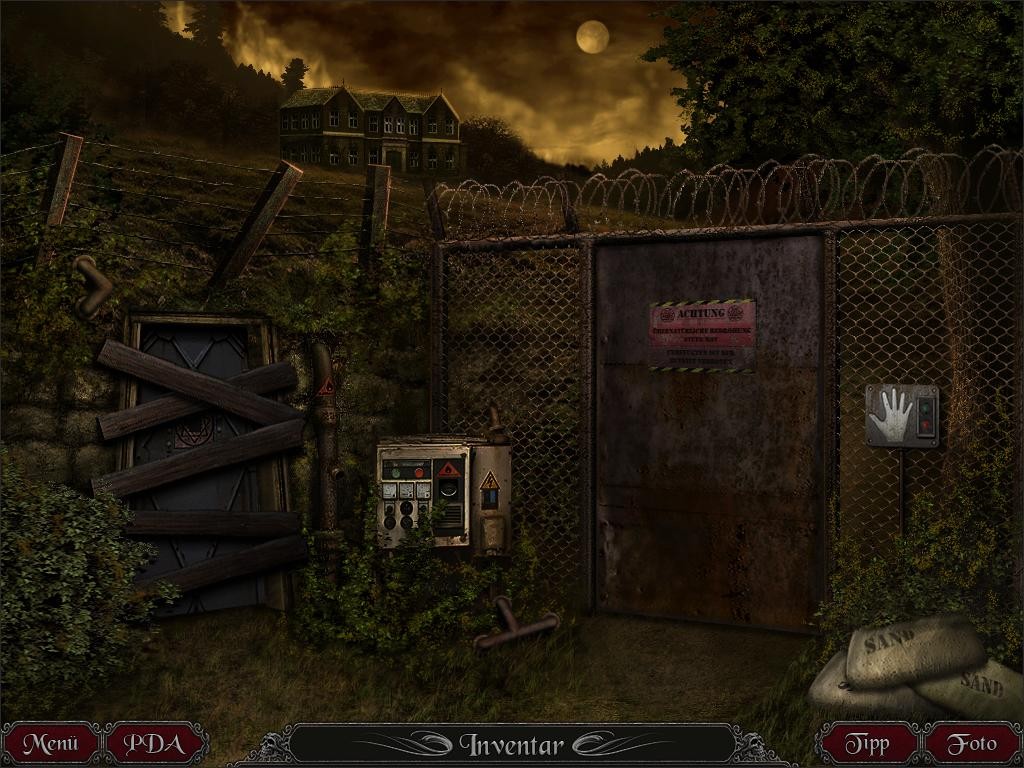The width and height of the screenshot is (1024, 768).
Task: Expand the Inventar bar
Action: 511,744
